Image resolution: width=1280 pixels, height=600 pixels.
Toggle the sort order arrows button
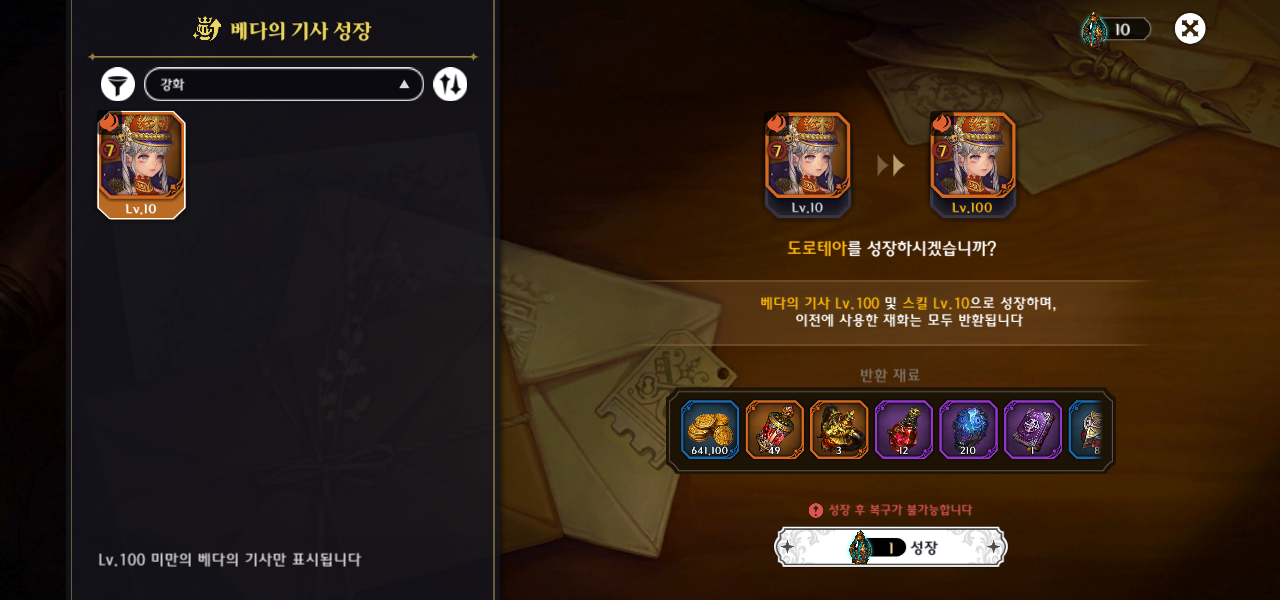click(450, 84)
